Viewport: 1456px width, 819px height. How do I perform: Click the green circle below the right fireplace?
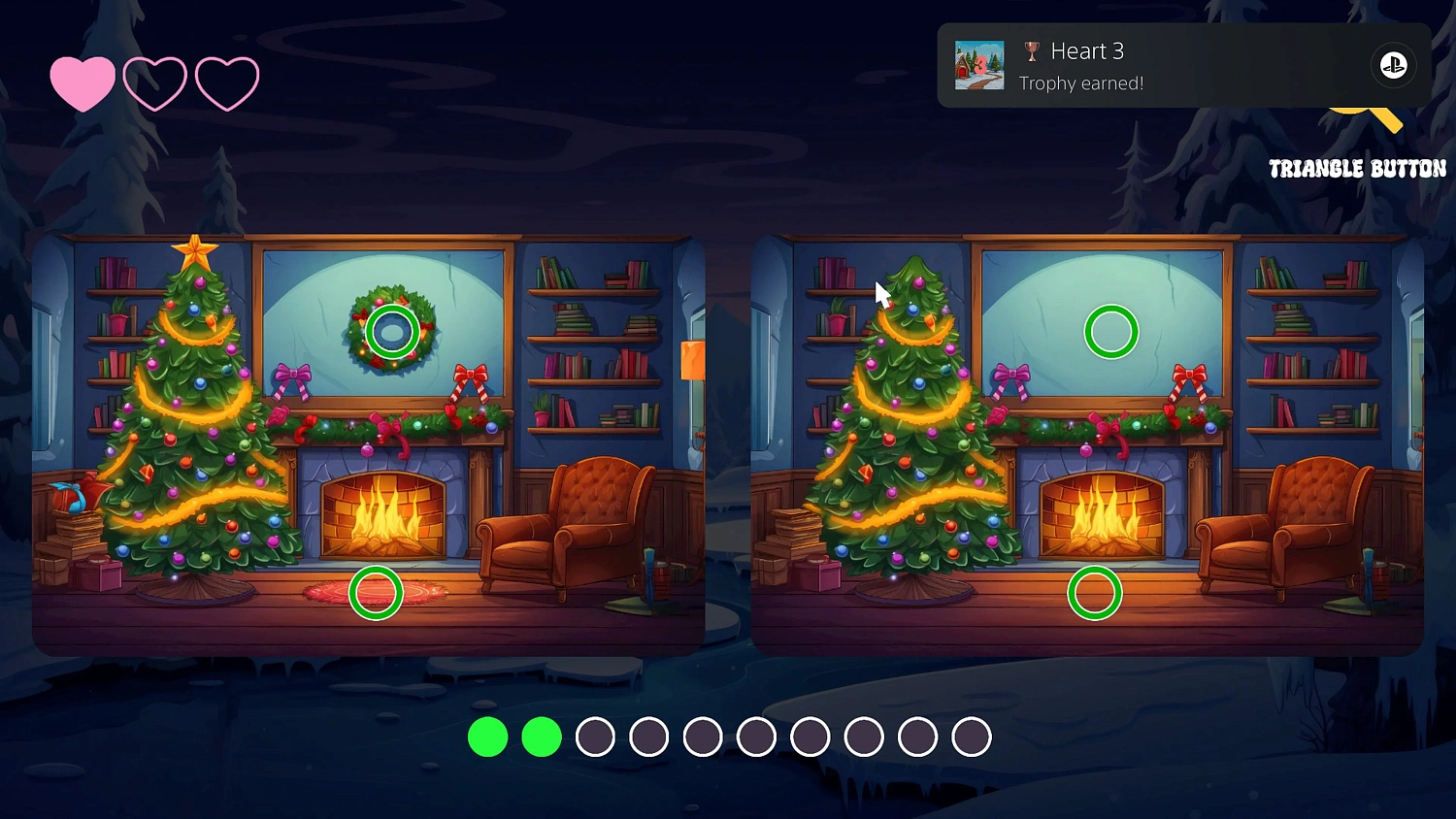[x=1096, y=591]
